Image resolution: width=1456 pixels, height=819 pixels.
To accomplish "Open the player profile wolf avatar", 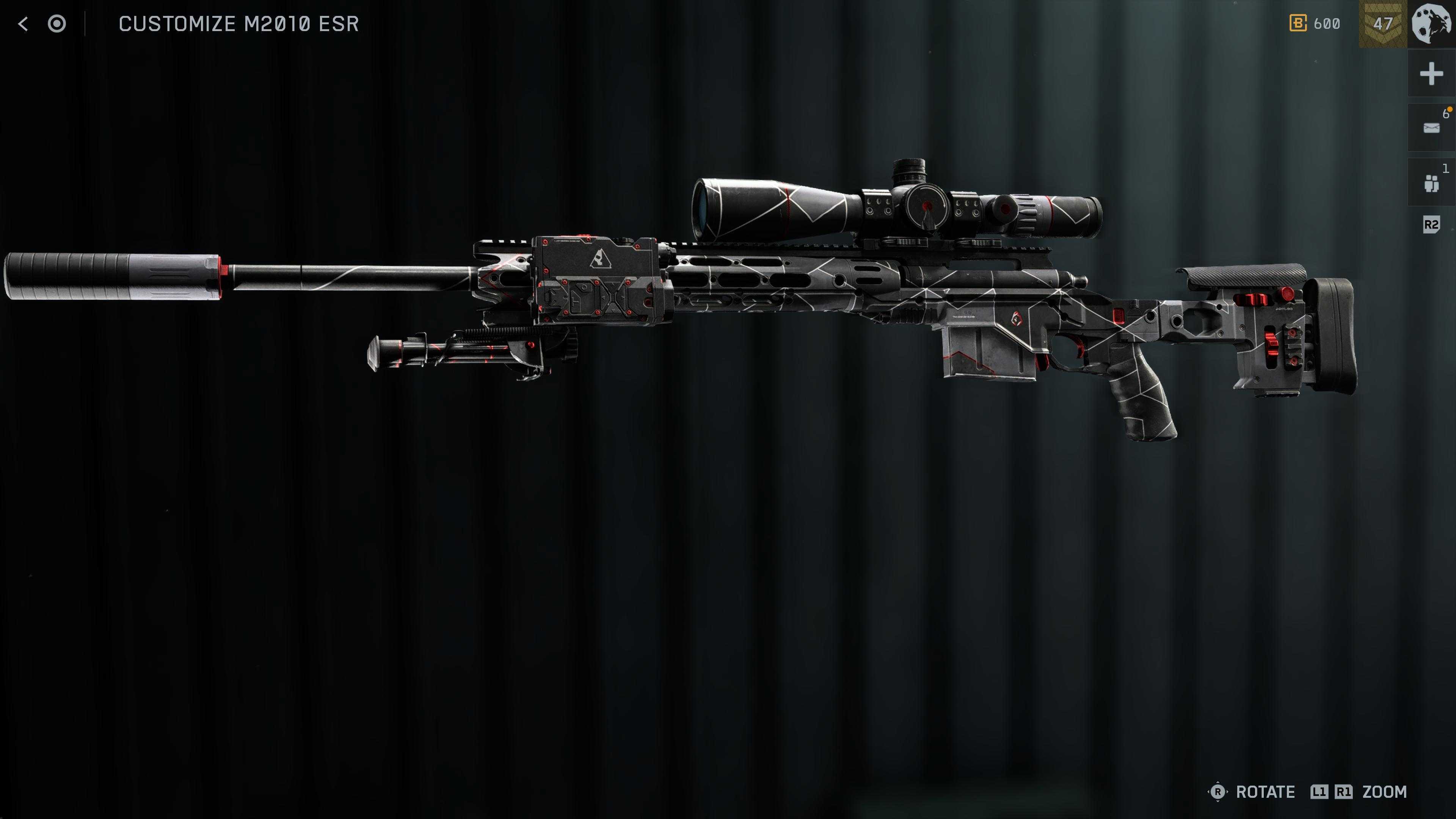I will click(x=1432, y=24).
